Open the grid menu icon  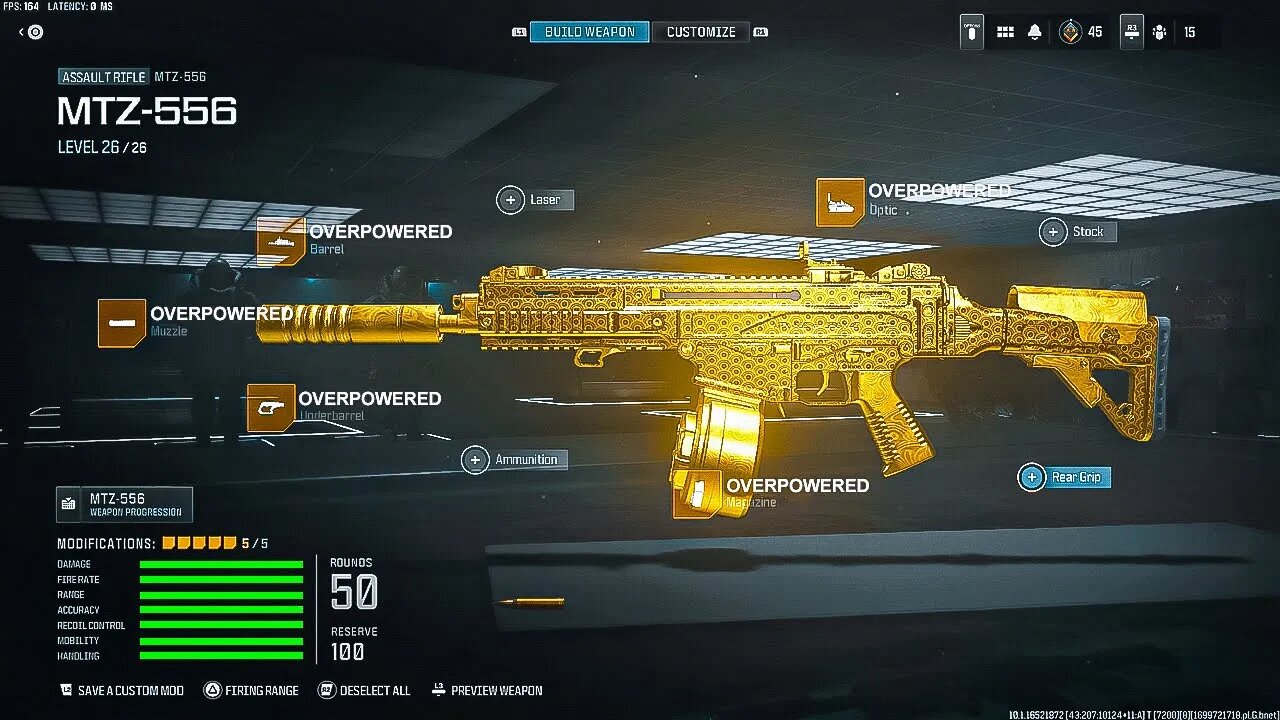click(x=1005, y=32)
